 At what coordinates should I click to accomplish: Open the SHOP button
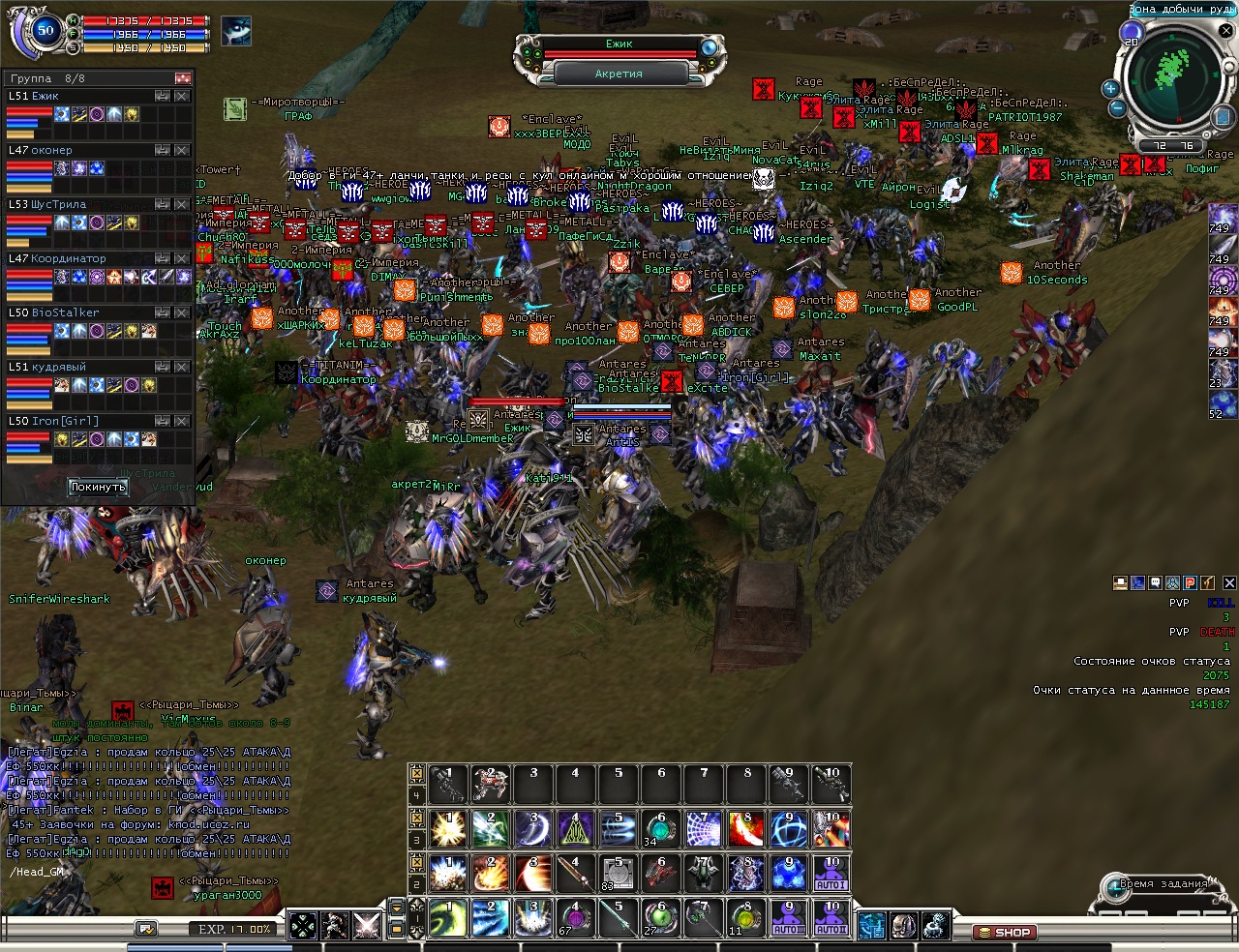1004,933
